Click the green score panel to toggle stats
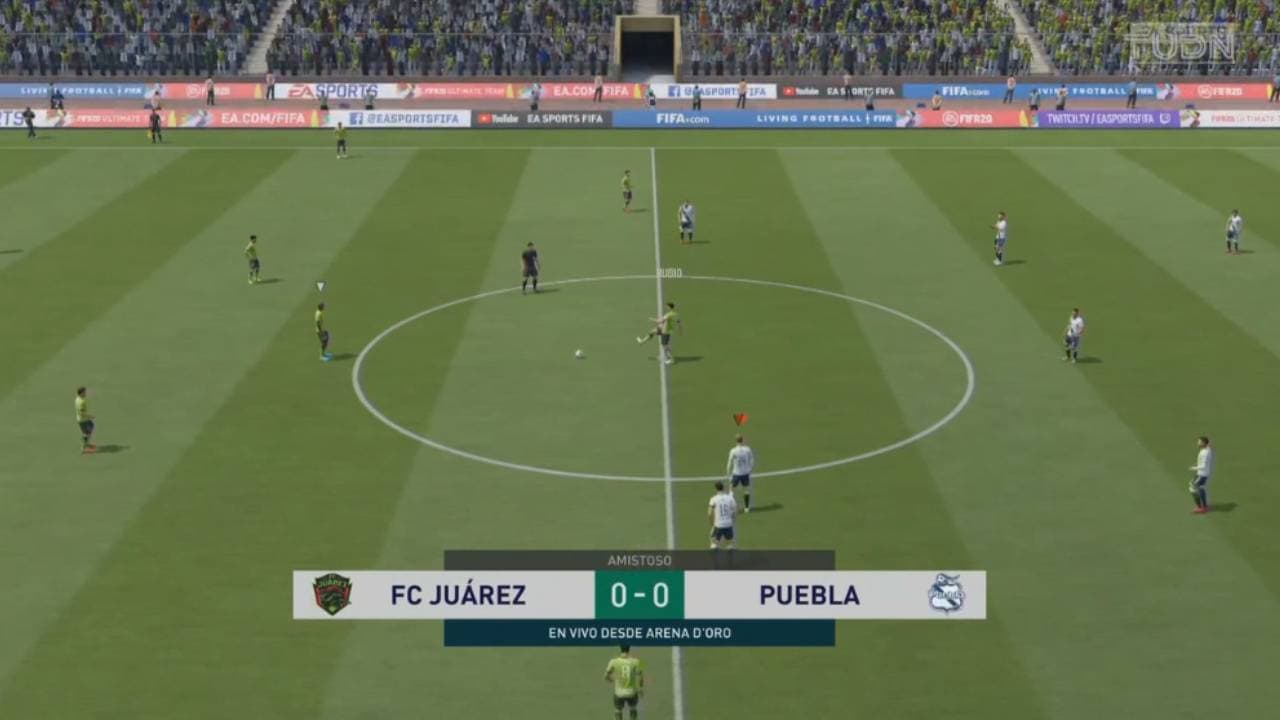Viewport: 1280px width, 720px height. point(639,594)
